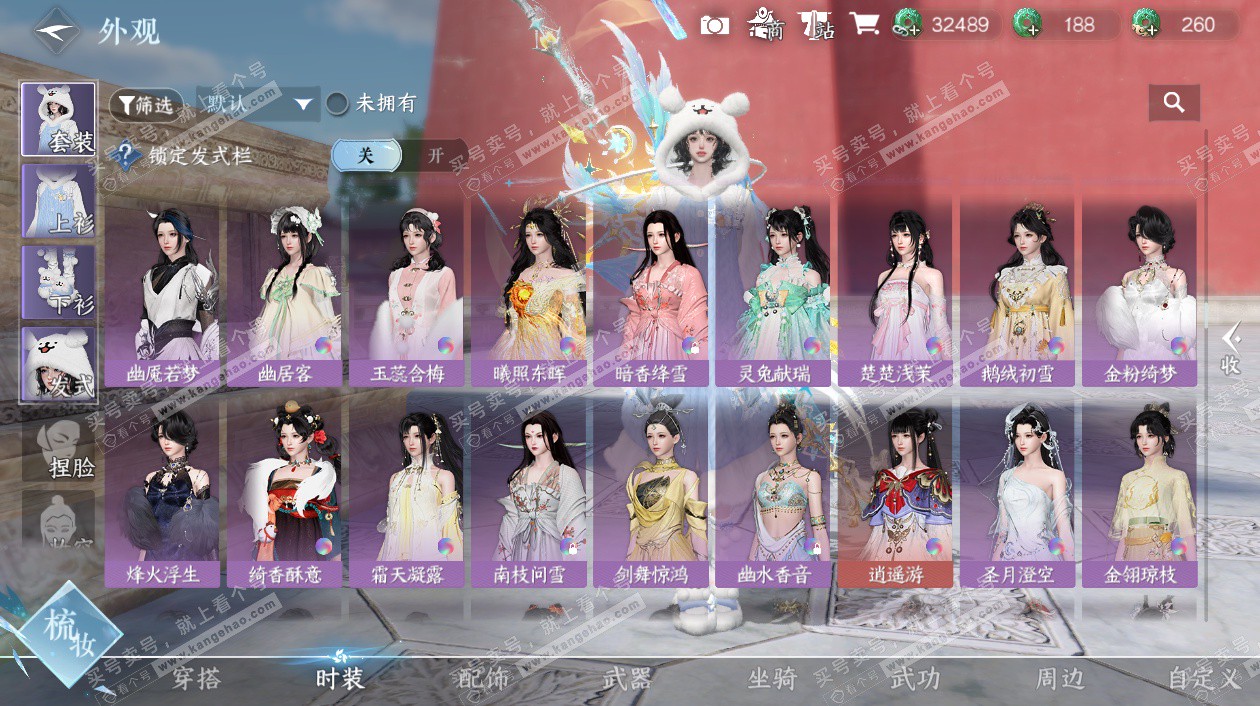Image resolution: width=1260 pixels, height=706 pixels.
Task: Expand the 默认 sort dropdown
Action: tap(259, 103)
